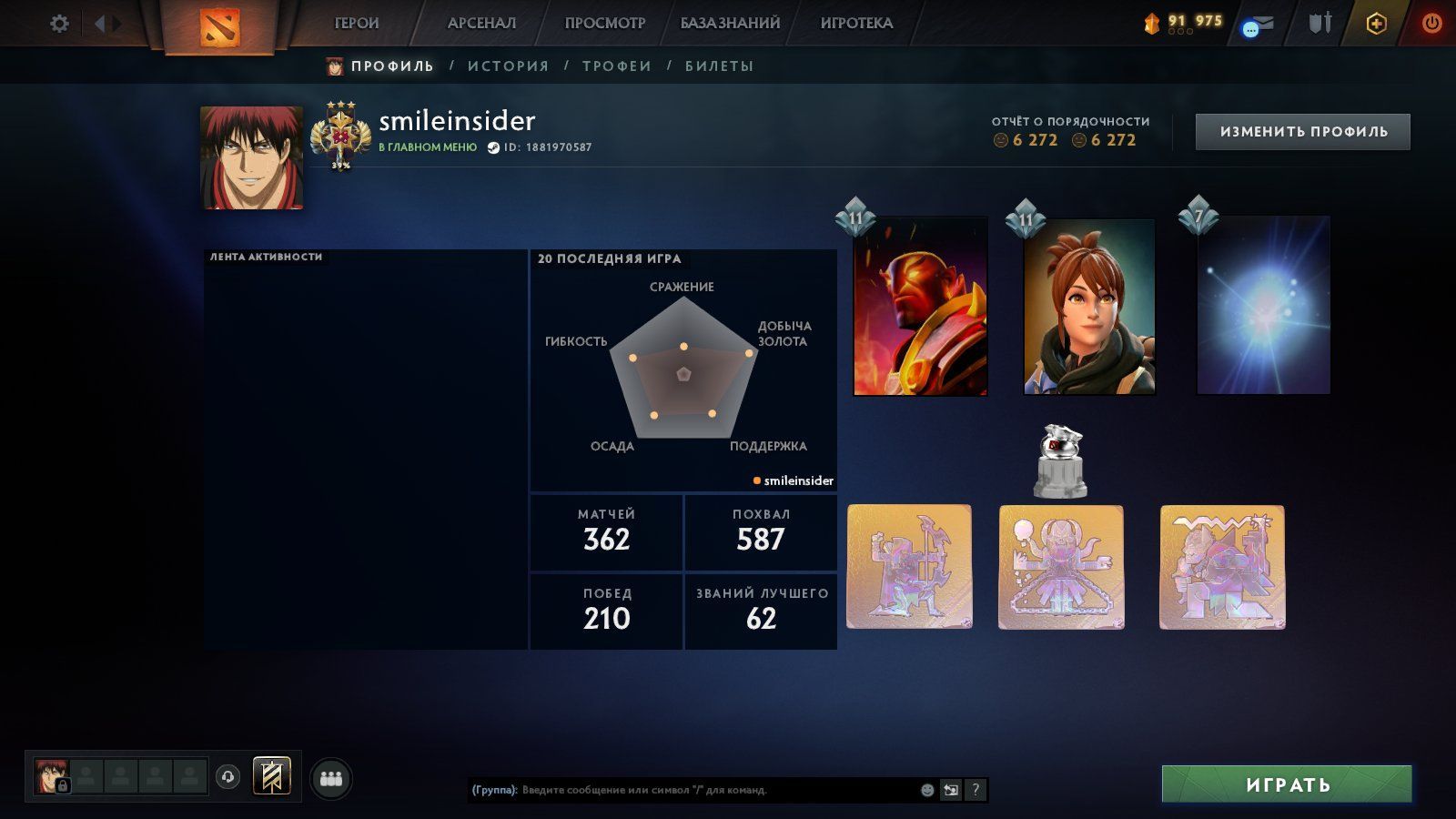Viewport: 1456px width, 819px height.
Task: Select the featured Marci hero card
Action: point(1089,307)
